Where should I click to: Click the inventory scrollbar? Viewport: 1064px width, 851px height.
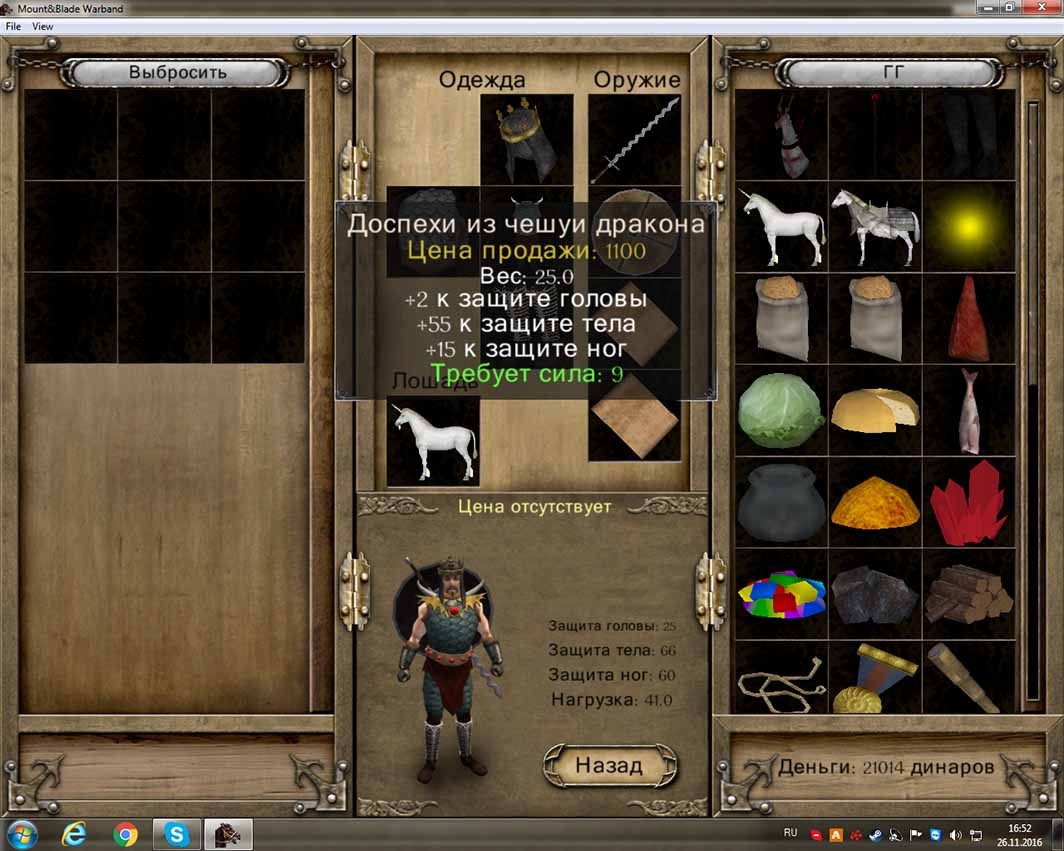tap(1033, 400)
